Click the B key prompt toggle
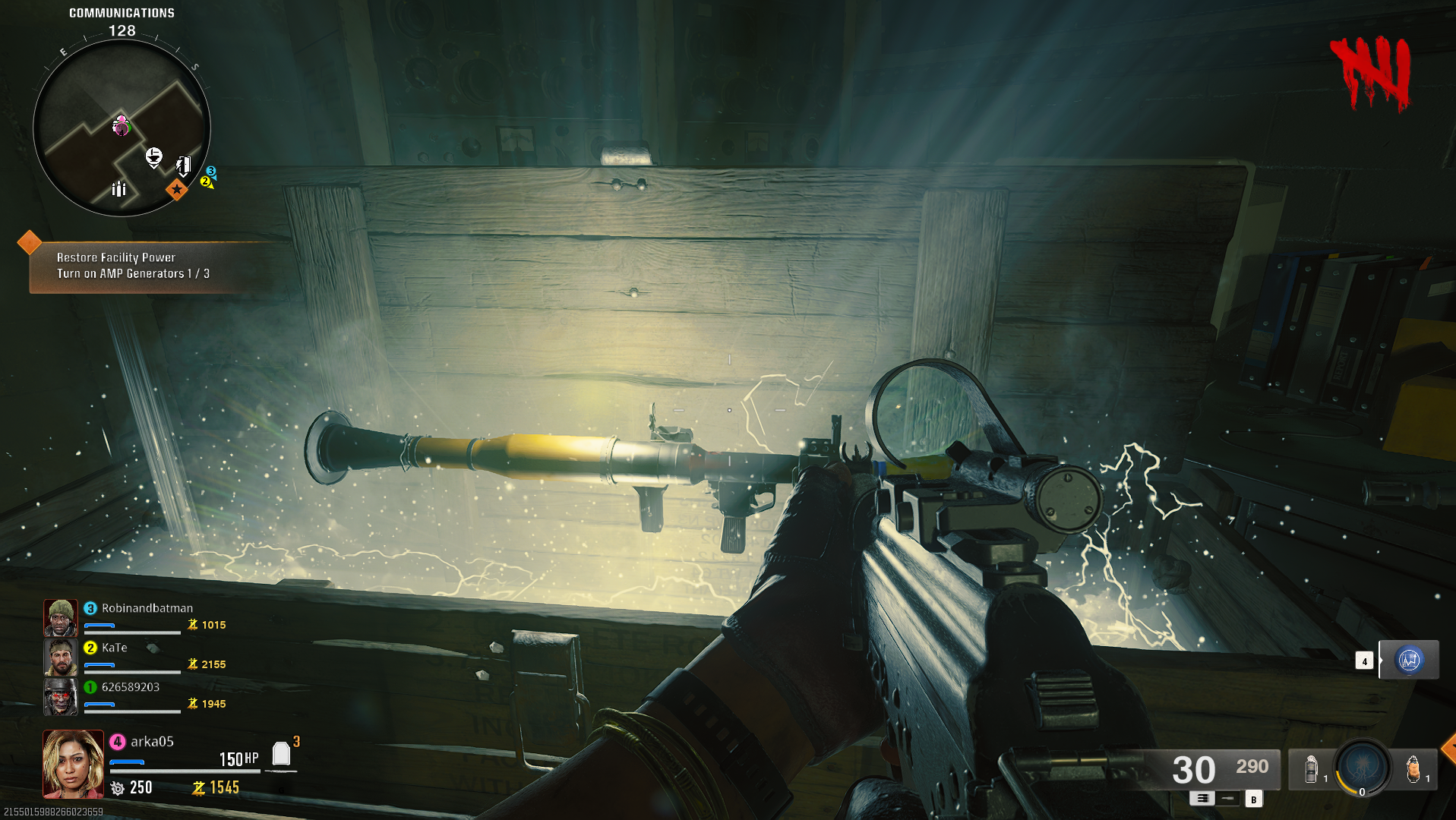 pyautogui.click(x=1253, y=800)
